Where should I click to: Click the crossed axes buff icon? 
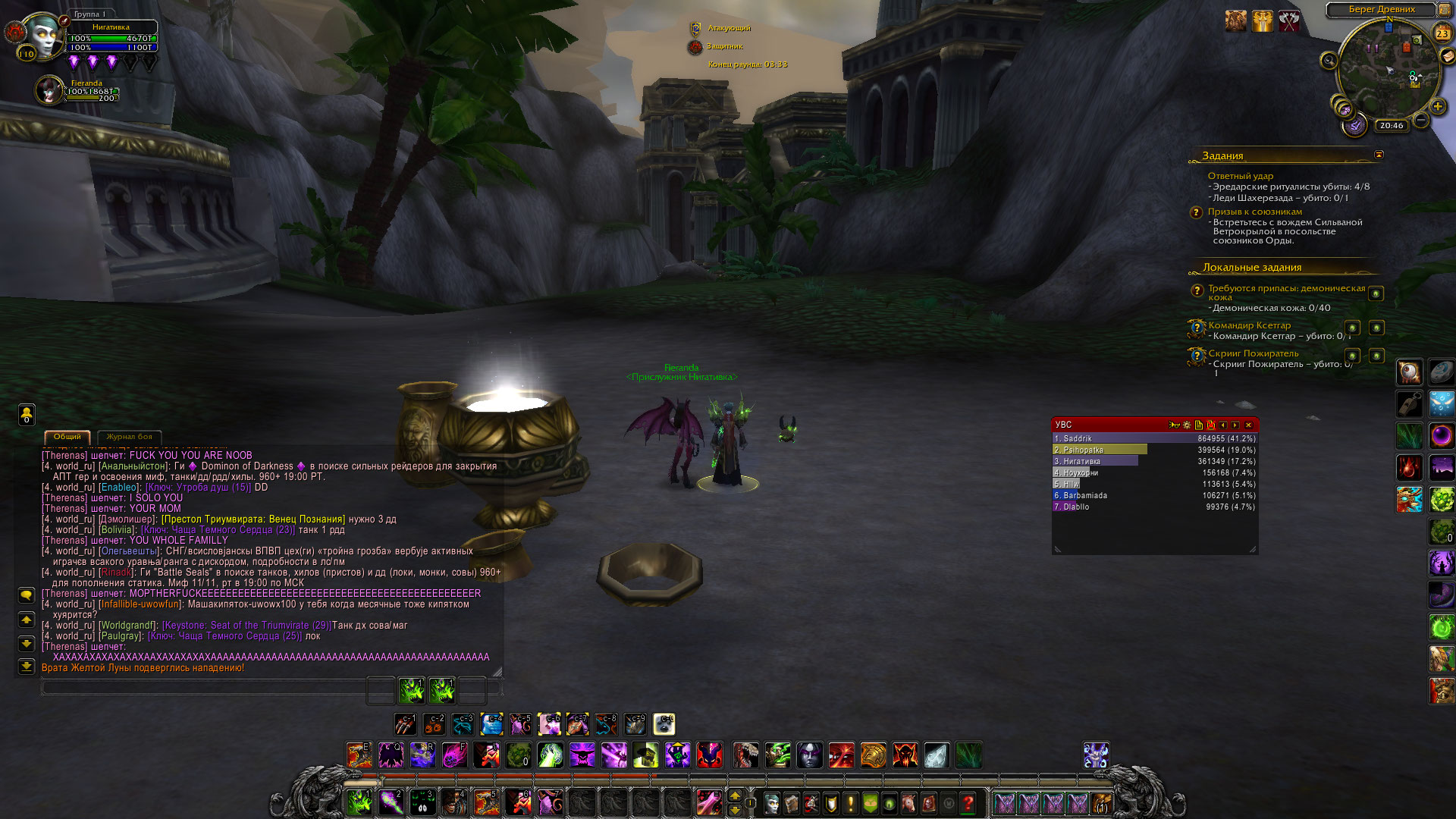pyautogui.click(x=1289, y=21)
